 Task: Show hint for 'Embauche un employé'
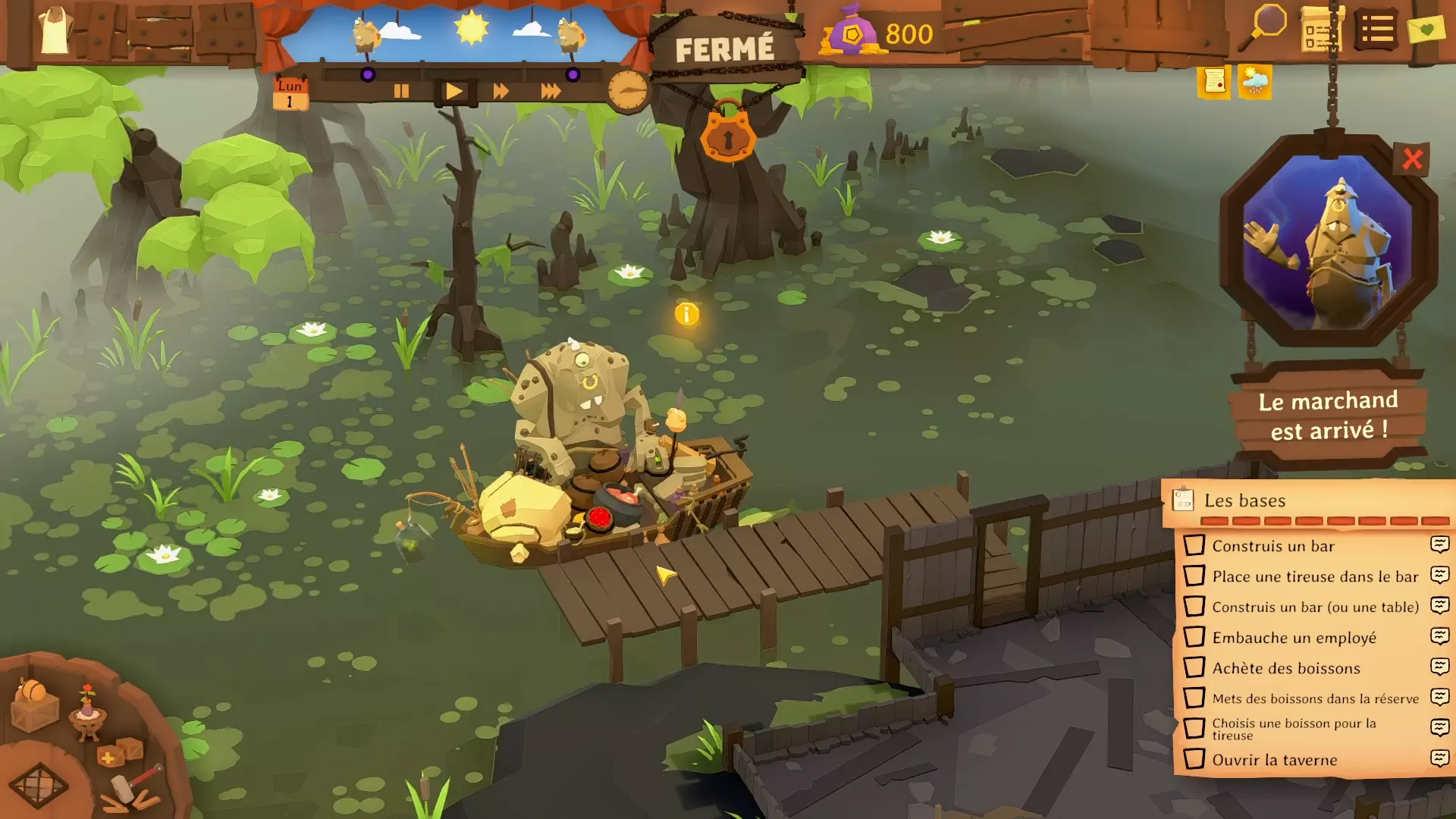(x=1439, y=636)
